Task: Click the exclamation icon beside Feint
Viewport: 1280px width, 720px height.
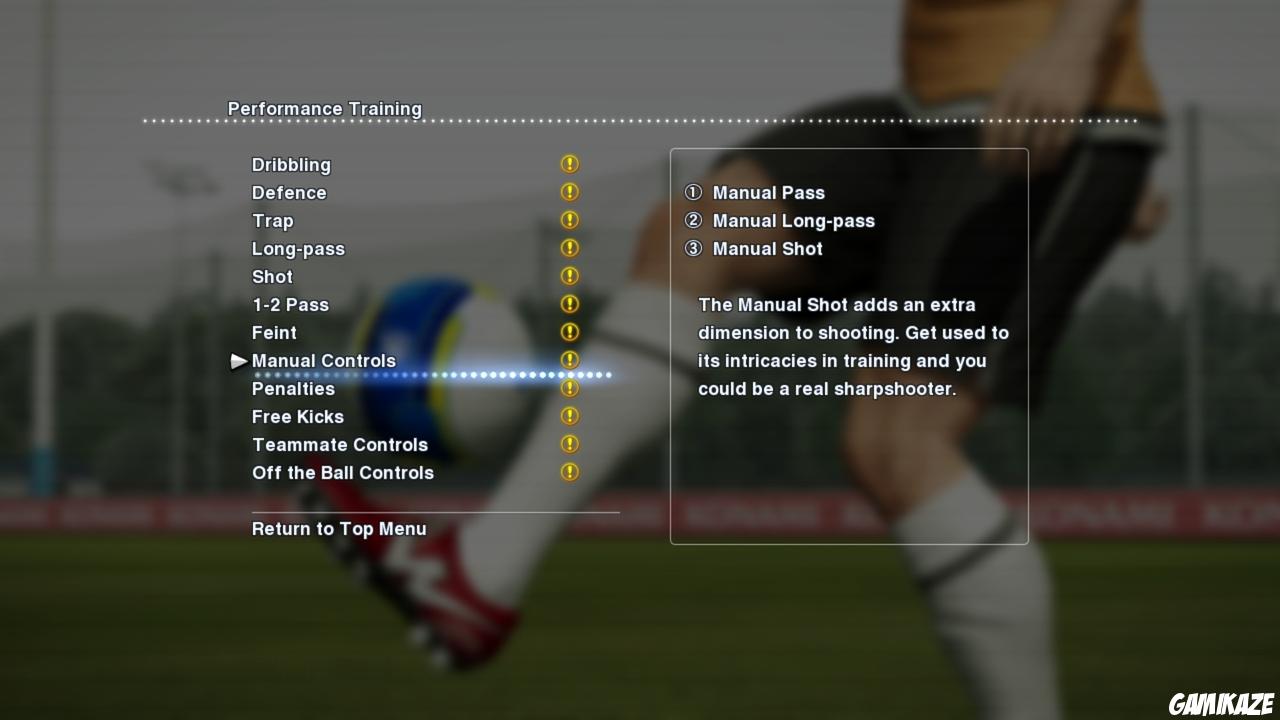Action: 570,331
